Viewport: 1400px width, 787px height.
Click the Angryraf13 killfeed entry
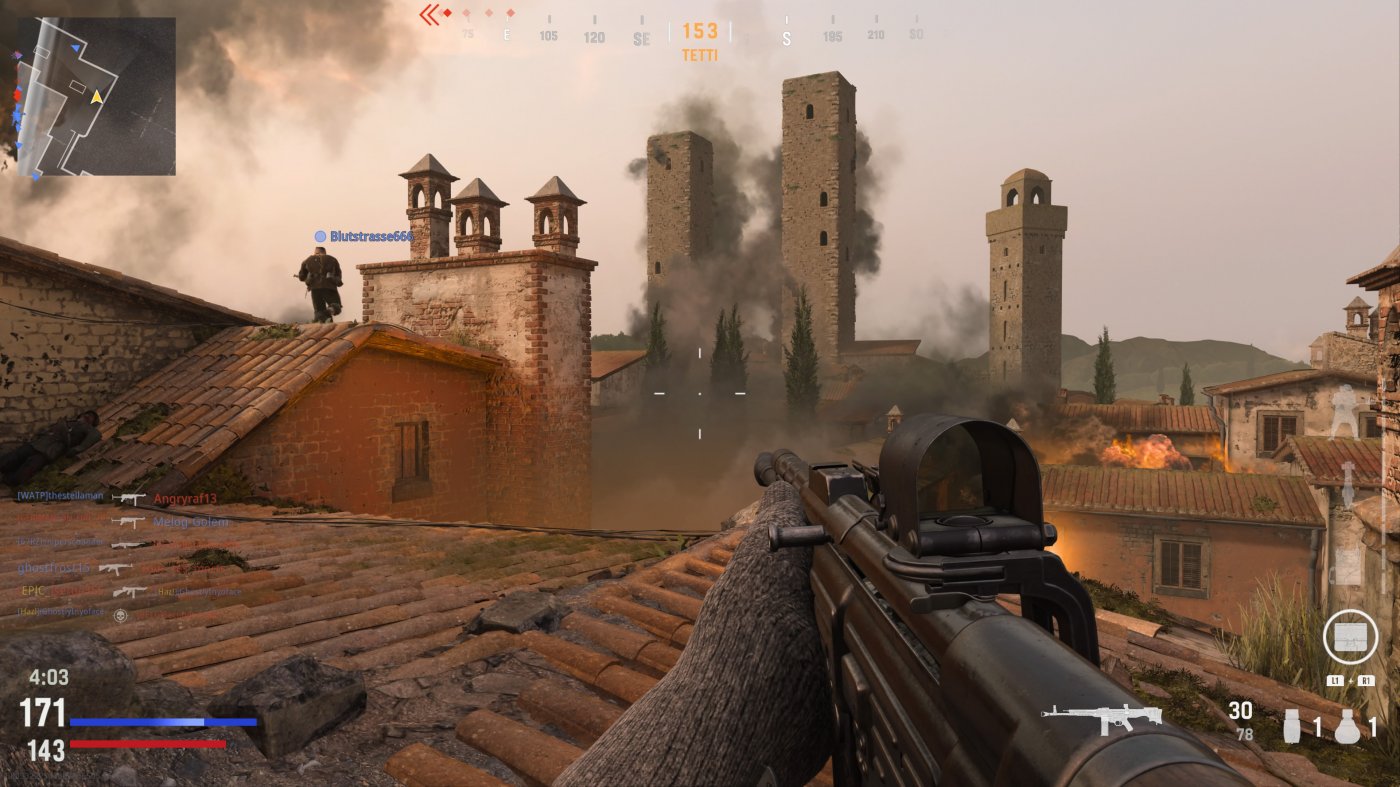pos(191,498)
